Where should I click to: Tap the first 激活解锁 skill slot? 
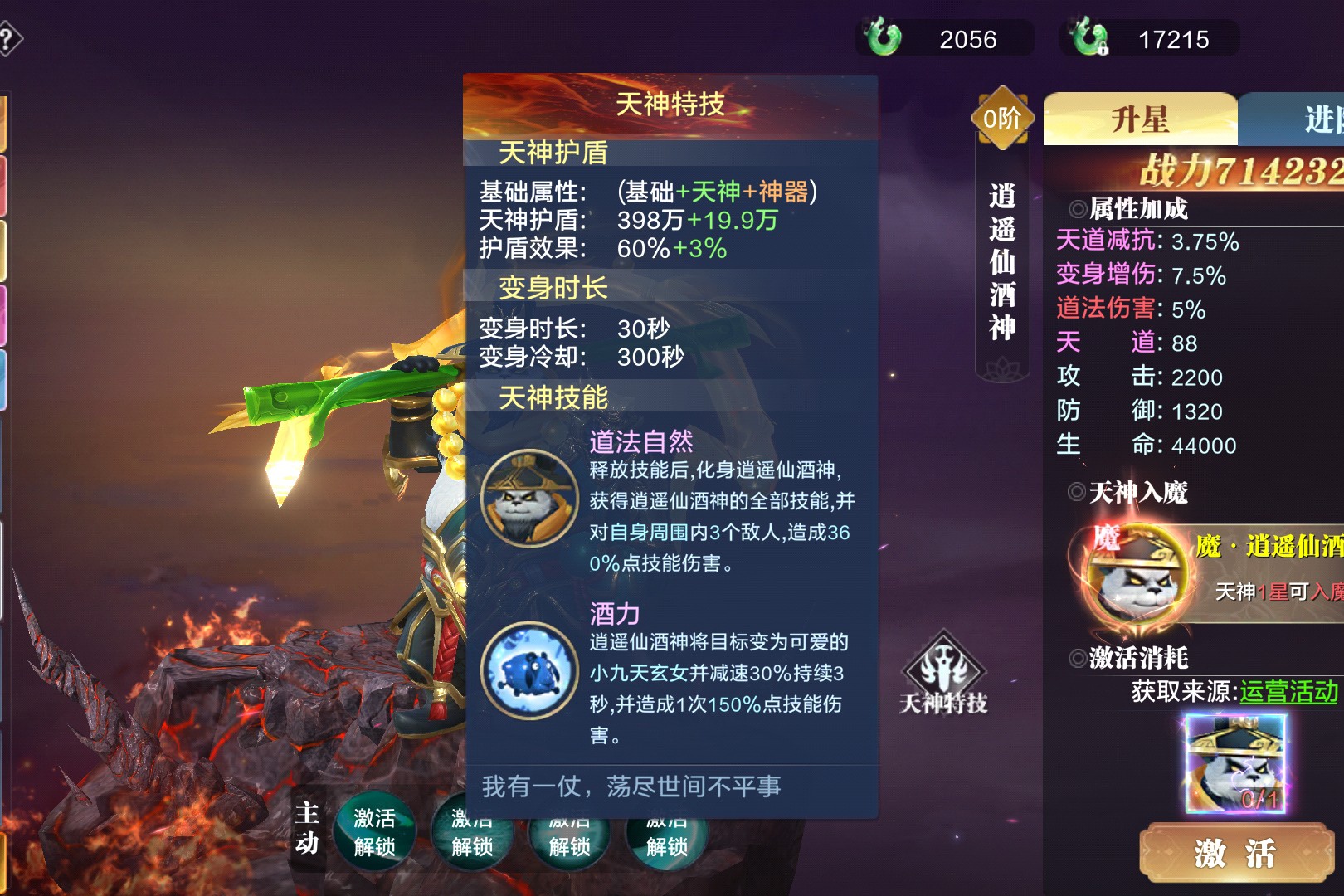(374, 832)
